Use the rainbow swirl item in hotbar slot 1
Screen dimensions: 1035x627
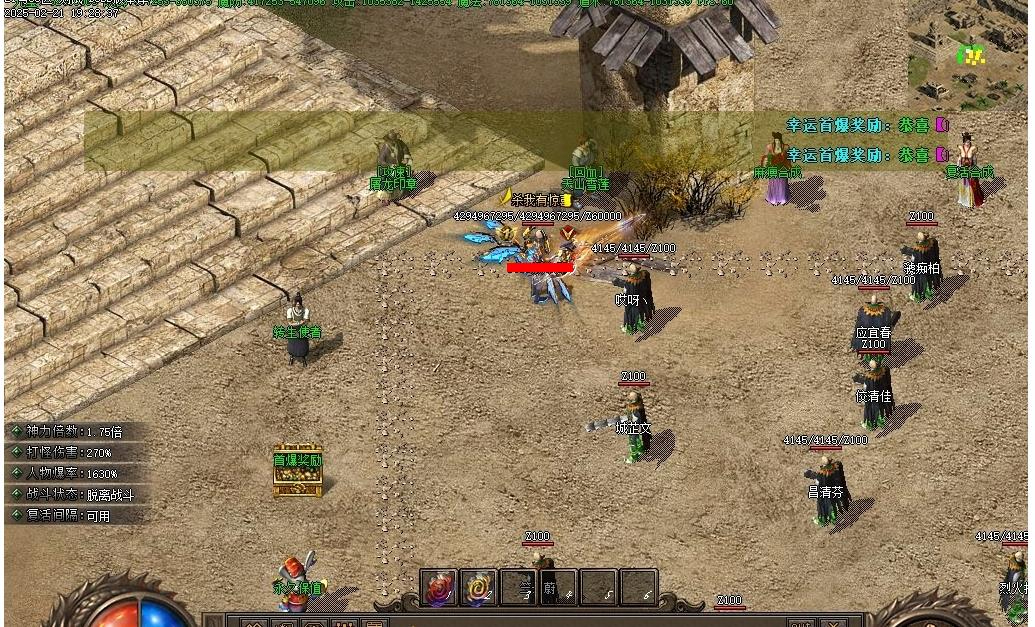coord(439,588)
